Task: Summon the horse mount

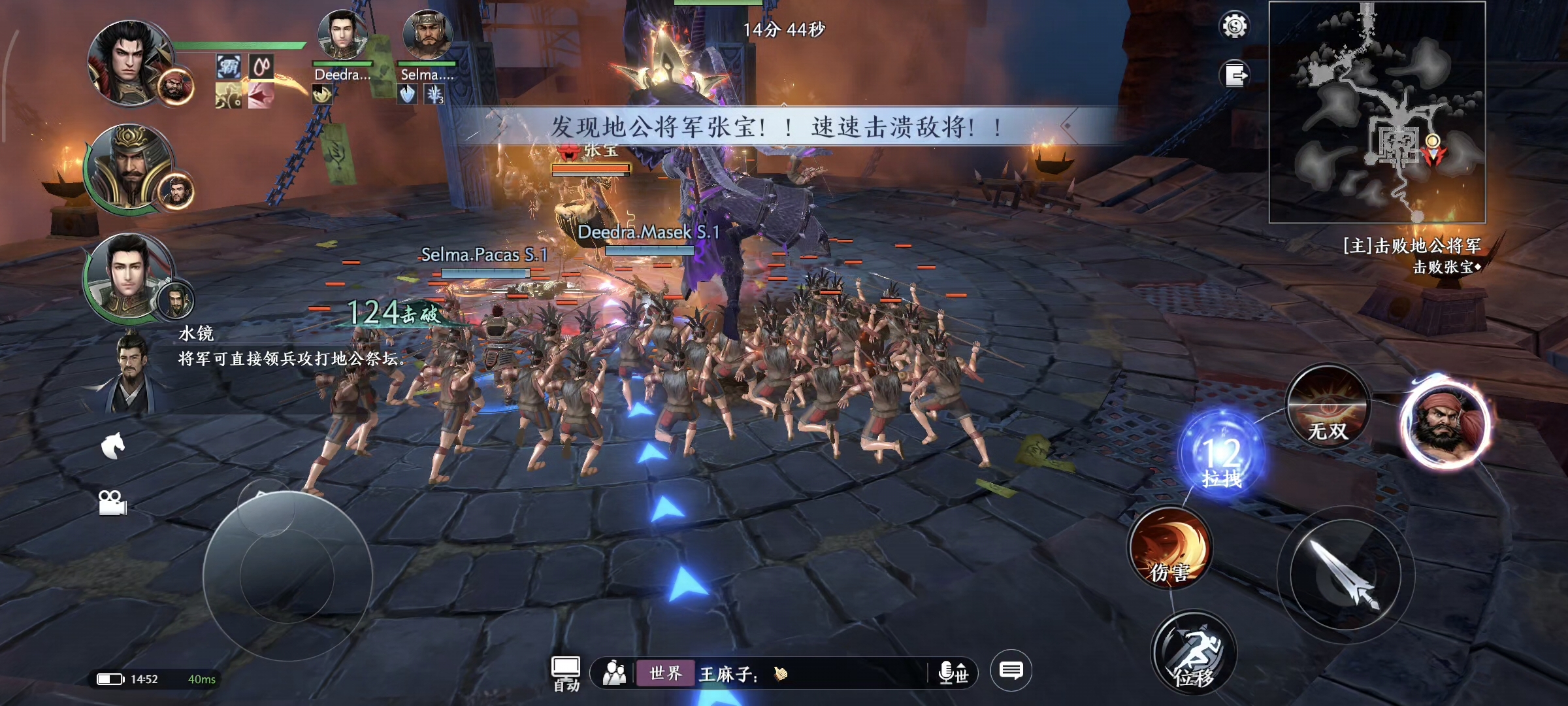Action: (113, 446)
